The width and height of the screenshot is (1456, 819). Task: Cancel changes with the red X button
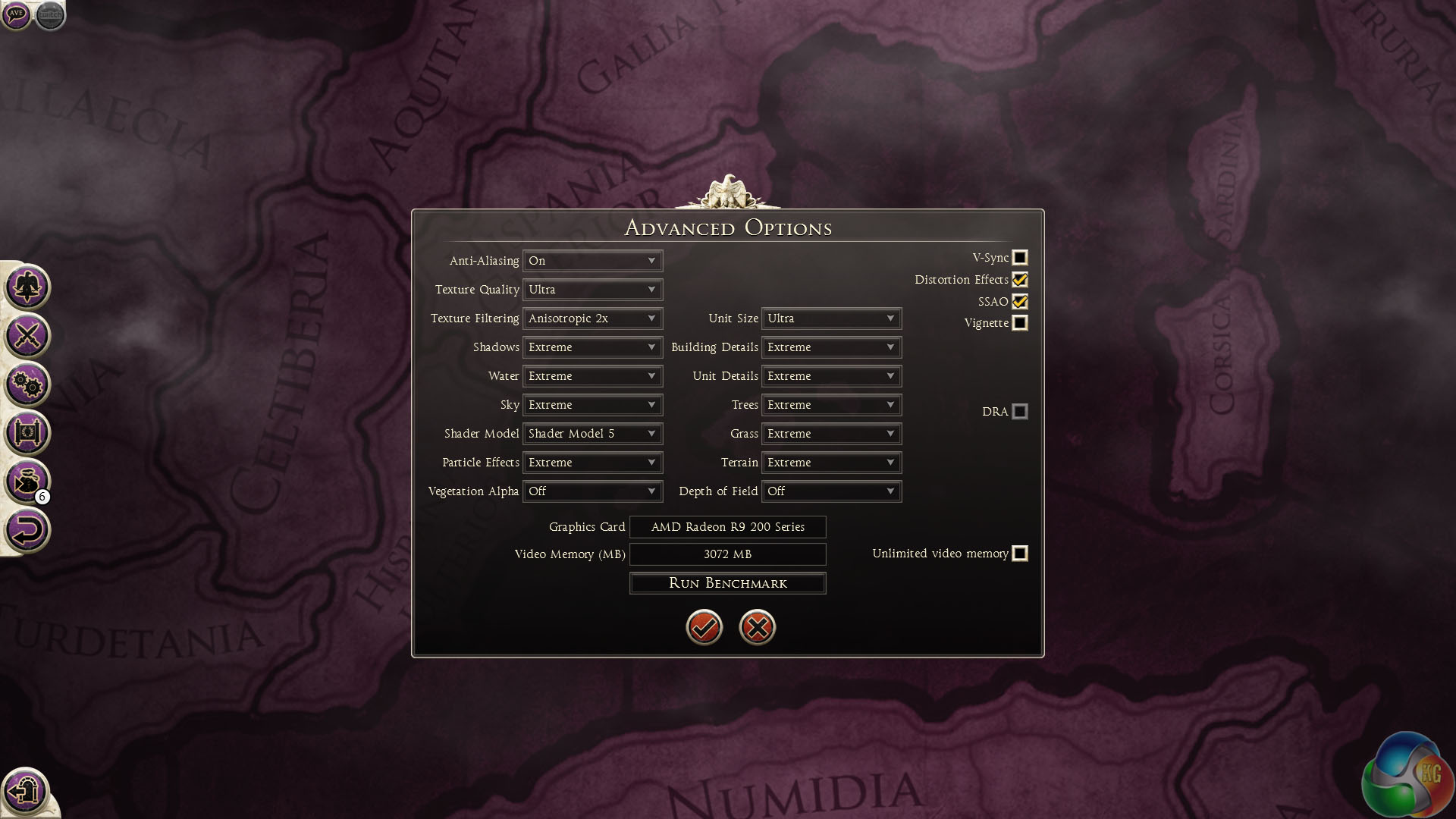[x=757, y=627]
